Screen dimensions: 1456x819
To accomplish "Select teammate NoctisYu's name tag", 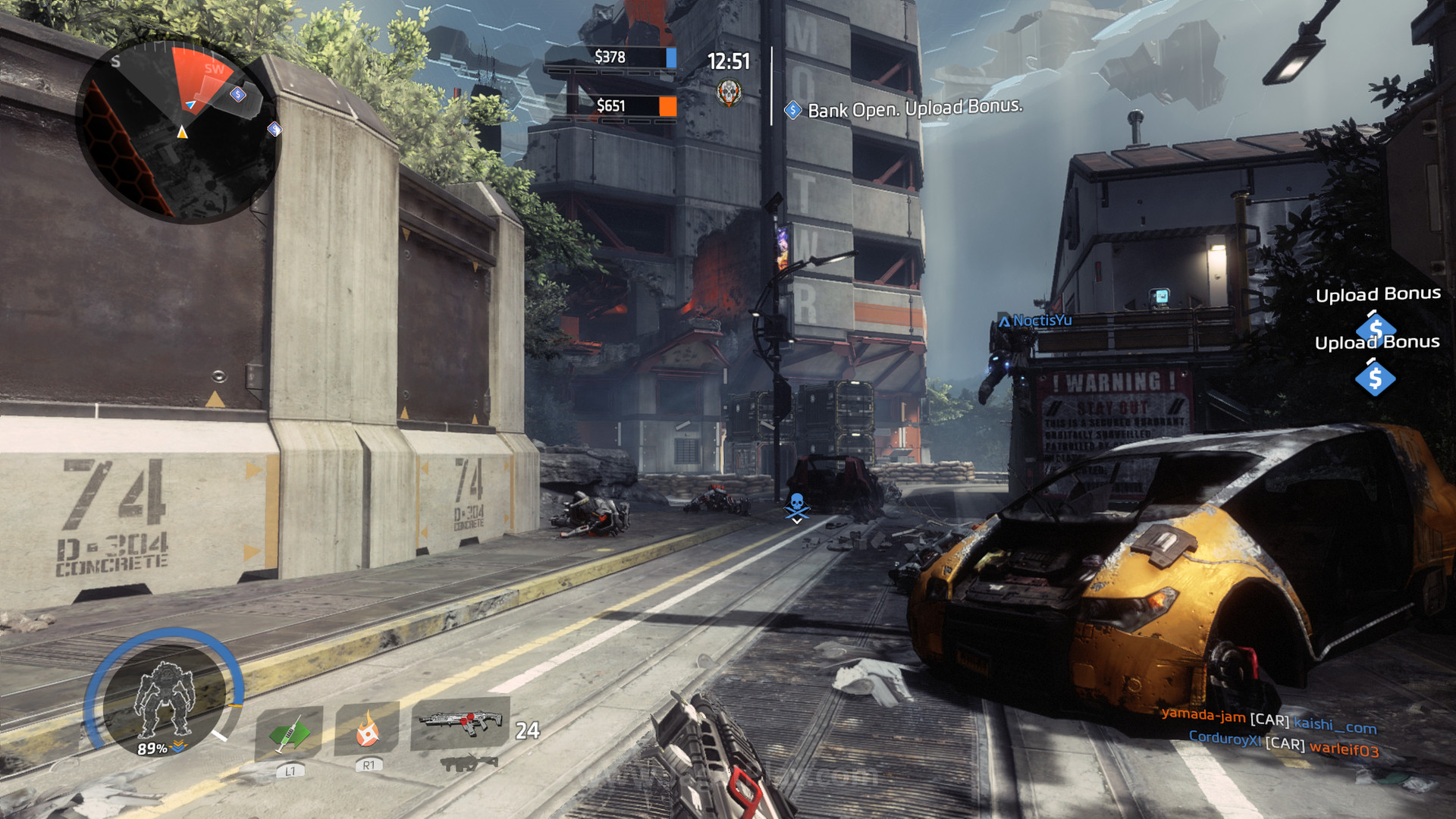I will (x=1035, y=321).
